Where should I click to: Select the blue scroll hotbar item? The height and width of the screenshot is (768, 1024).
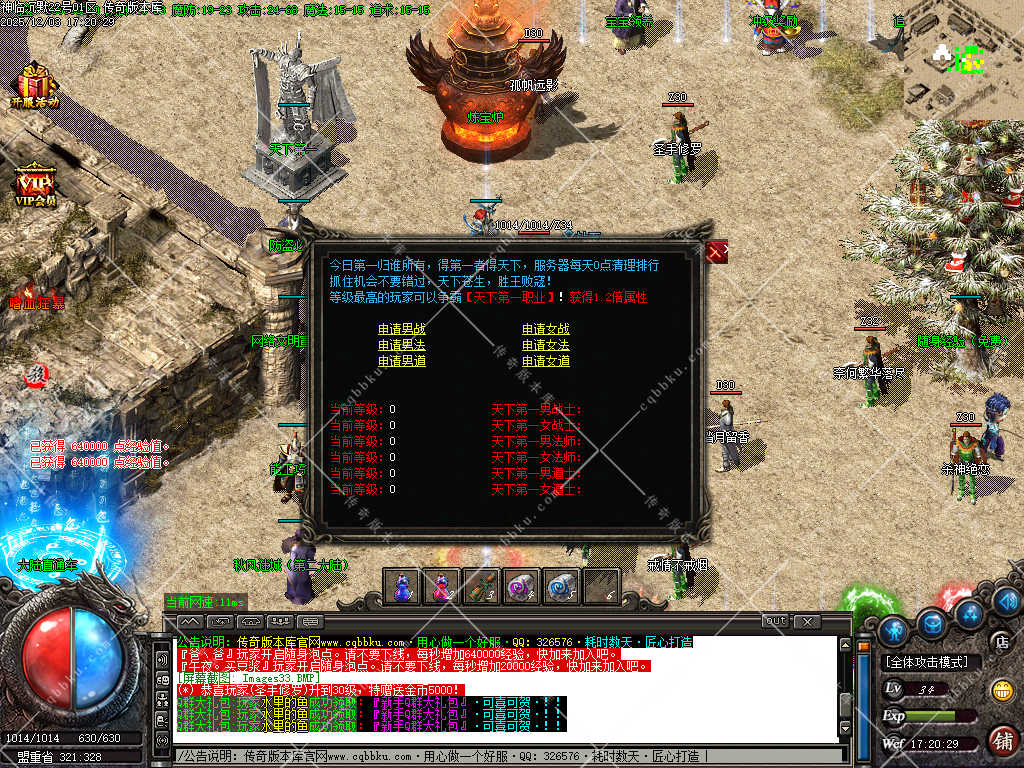pyautogui.click(x=561, y=586)
